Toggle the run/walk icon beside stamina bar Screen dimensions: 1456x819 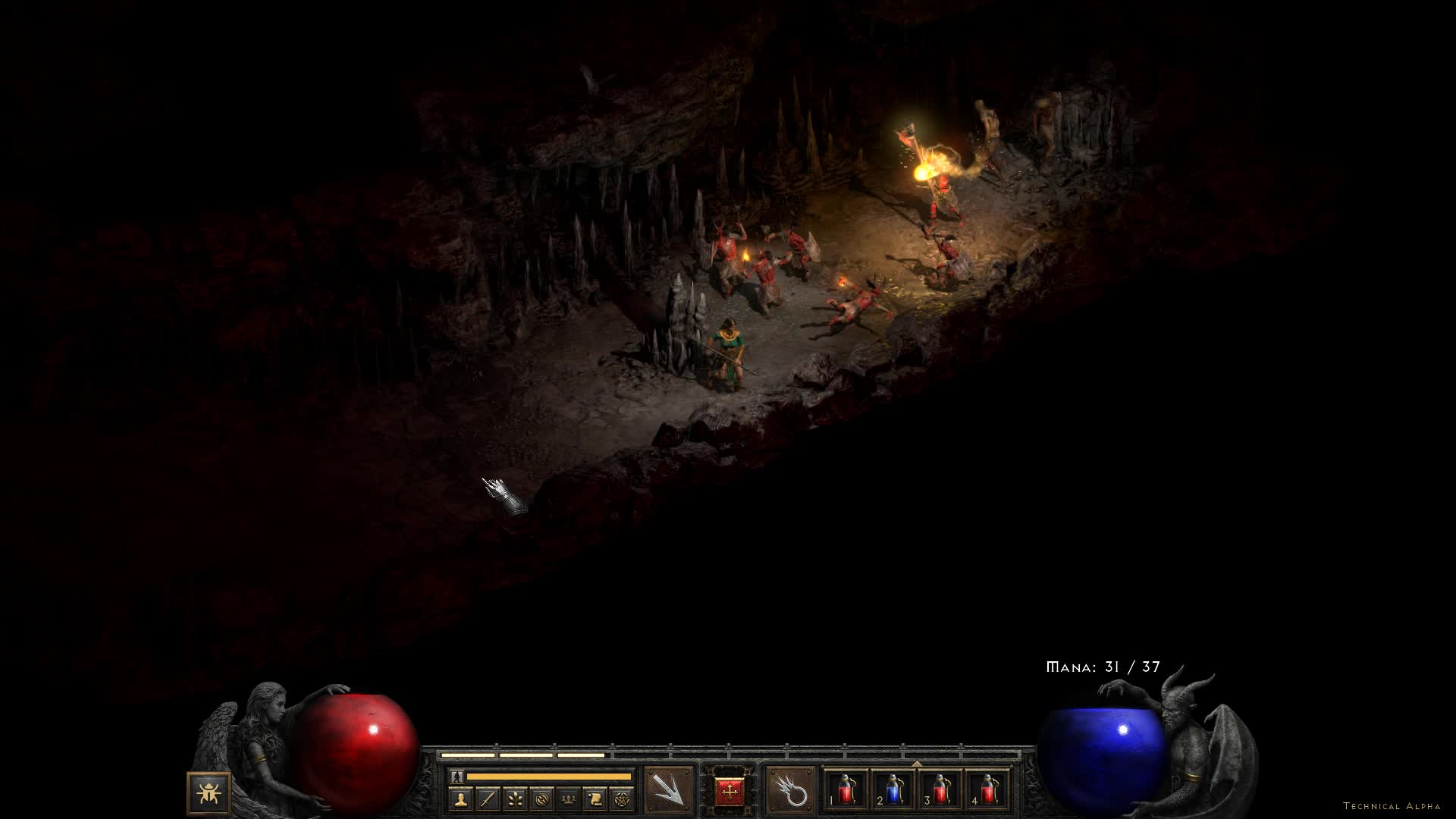tap(457, 776)
